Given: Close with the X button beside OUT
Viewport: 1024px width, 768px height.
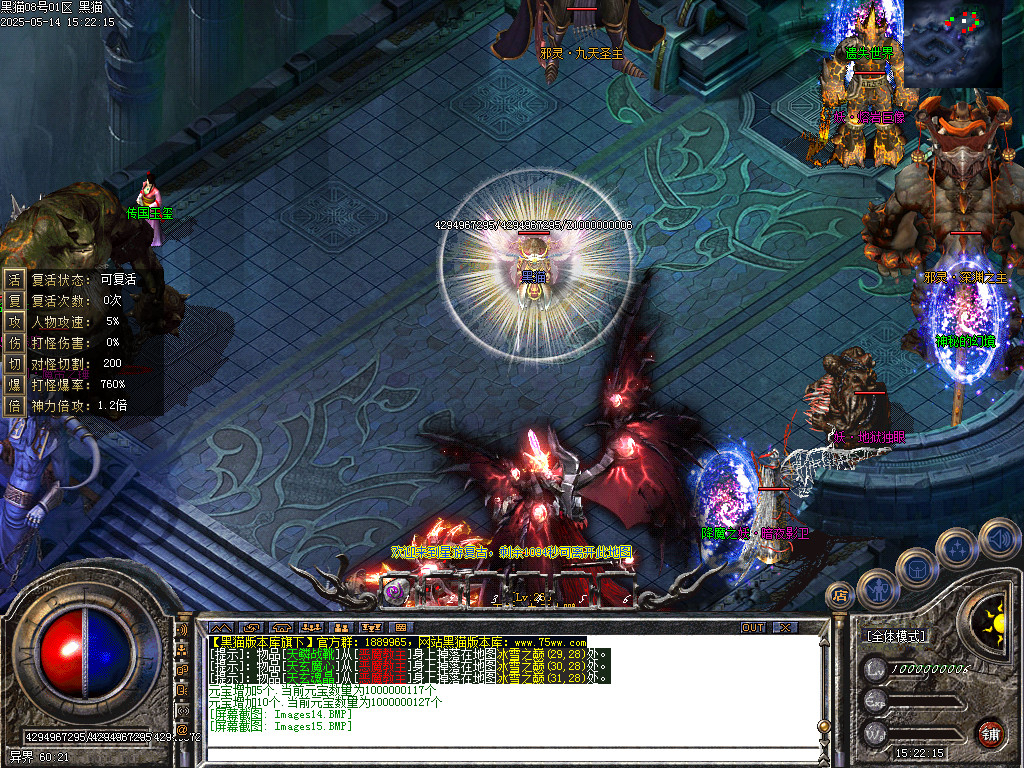Looking at the screenshot, I should coord(786,628).
